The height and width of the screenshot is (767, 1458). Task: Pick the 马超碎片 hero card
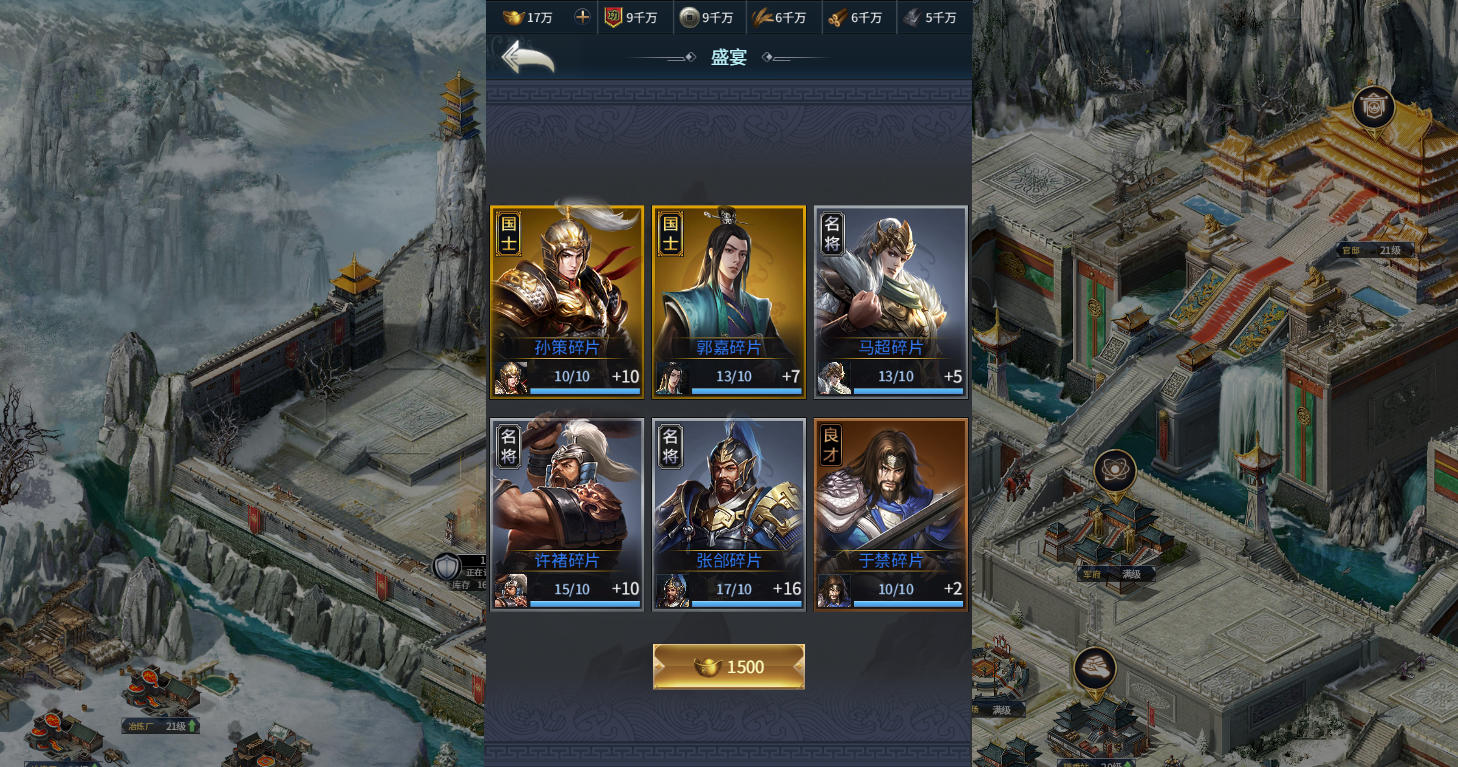coord(891,300)
